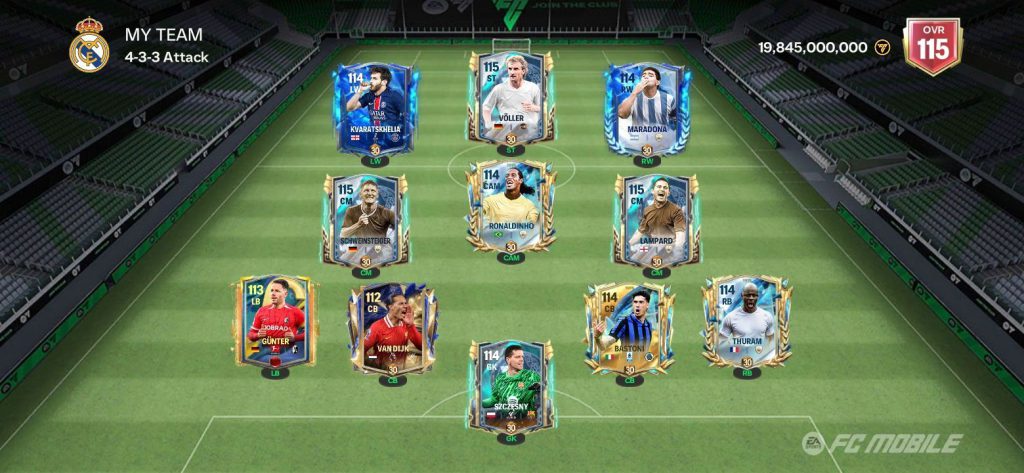Tap the coin balance currency icon

click(x=882, y=47)
